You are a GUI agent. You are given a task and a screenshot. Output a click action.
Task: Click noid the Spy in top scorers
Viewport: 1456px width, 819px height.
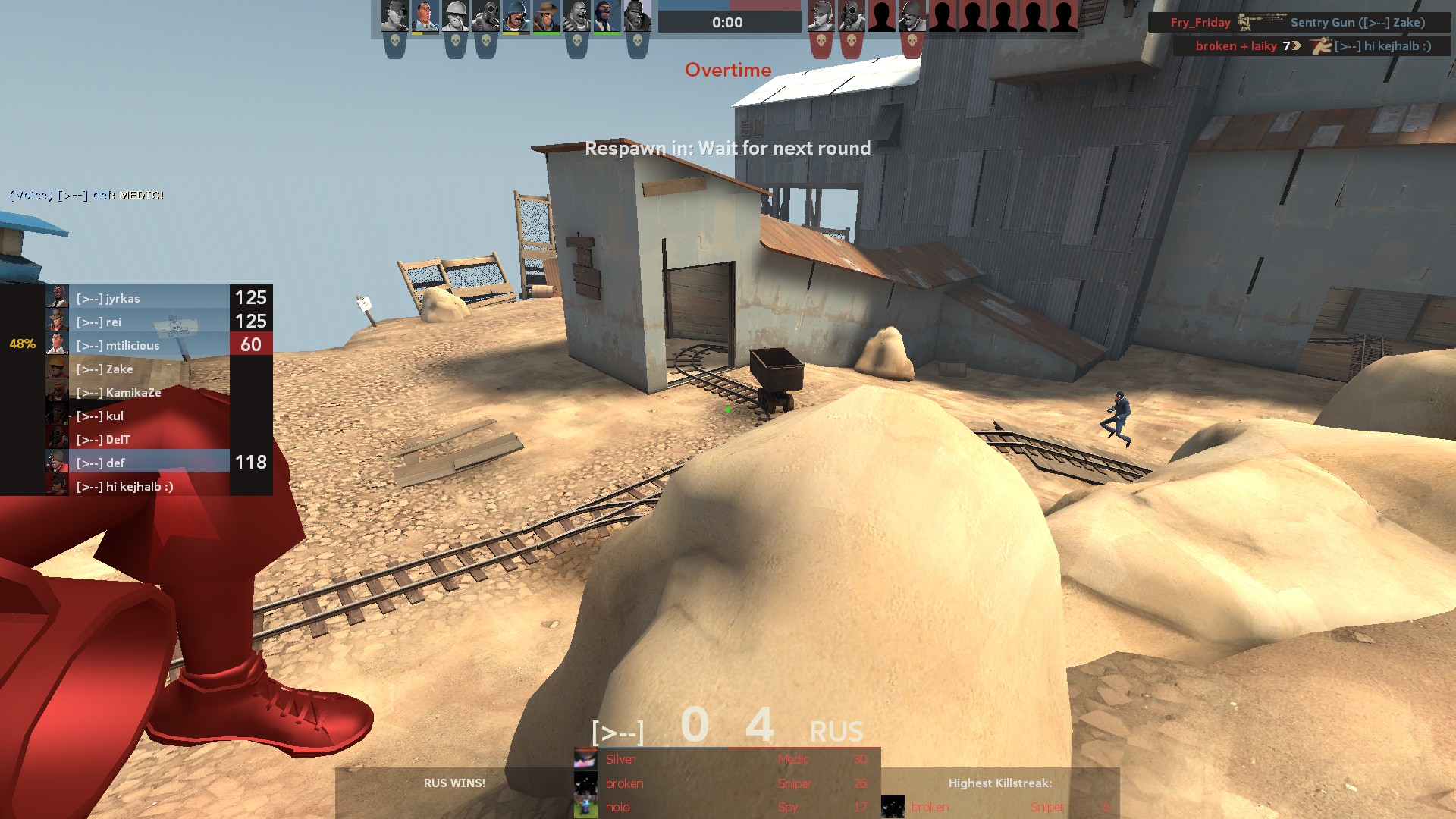(x=726, y=807)
